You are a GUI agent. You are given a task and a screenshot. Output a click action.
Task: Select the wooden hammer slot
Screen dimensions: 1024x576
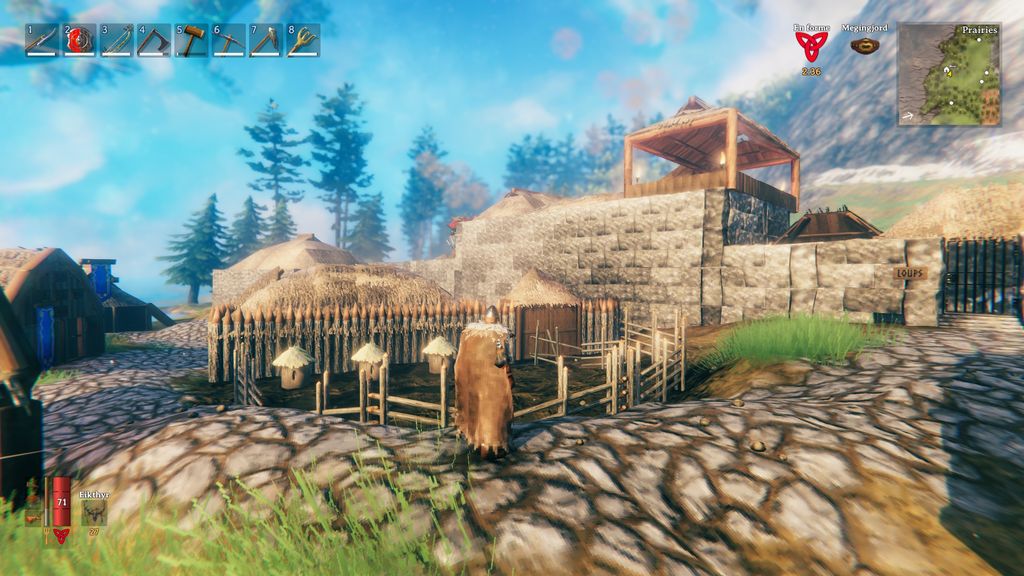pos(191,40)
